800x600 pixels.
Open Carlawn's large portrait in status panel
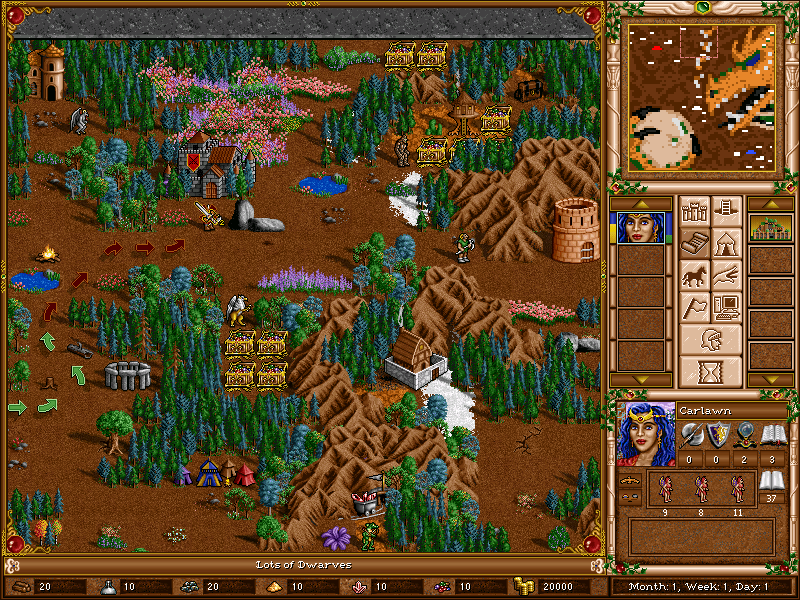pos(645,434)
